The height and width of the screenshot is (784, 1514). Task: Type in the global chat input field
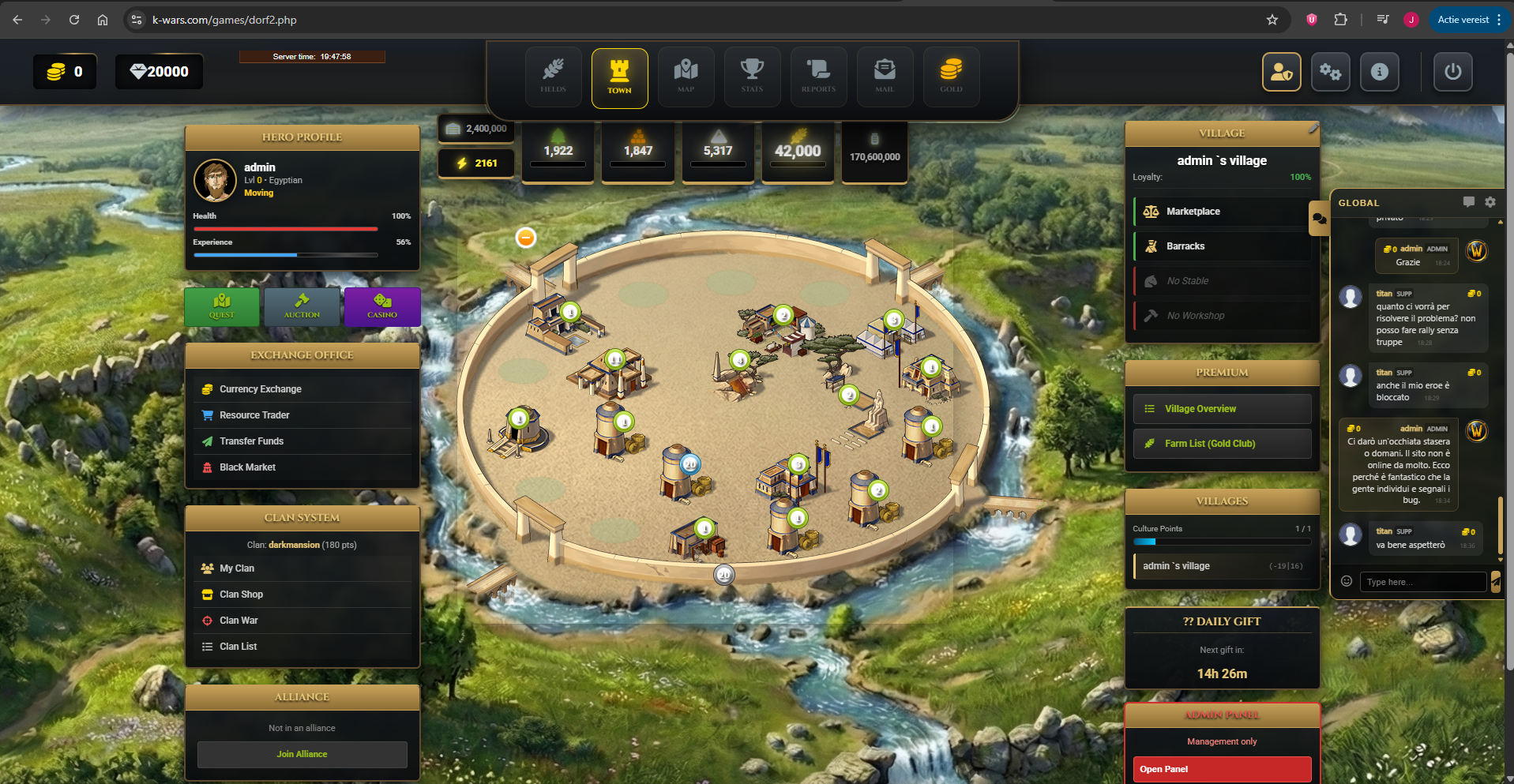pos(1422,582)
